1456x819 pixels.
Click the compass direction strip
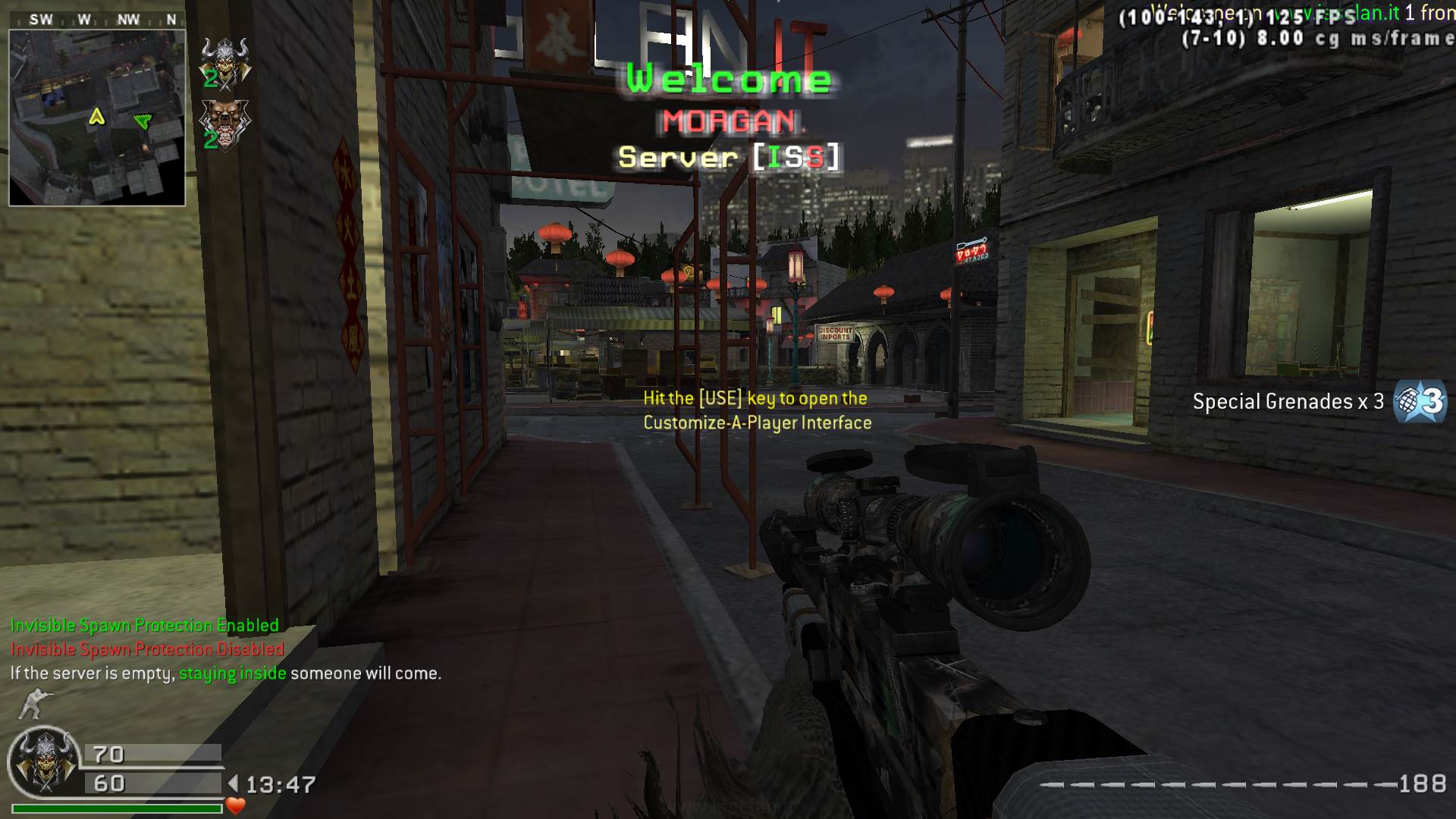click(x=97, y=20)
